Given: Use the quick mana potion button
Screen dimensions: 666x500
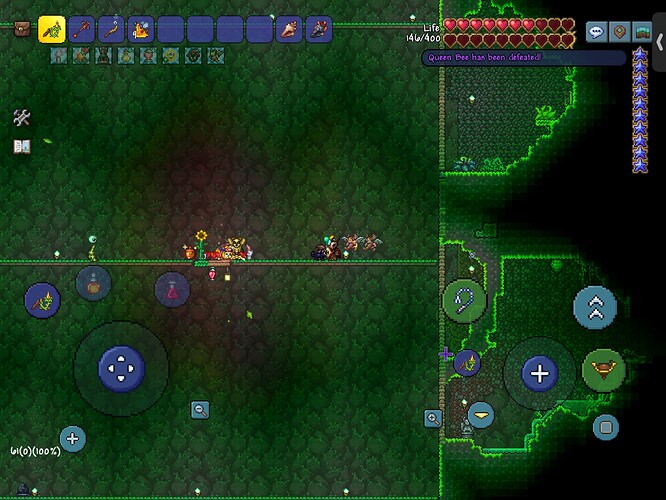Looking at the screenshot, I should pos(172,290).
